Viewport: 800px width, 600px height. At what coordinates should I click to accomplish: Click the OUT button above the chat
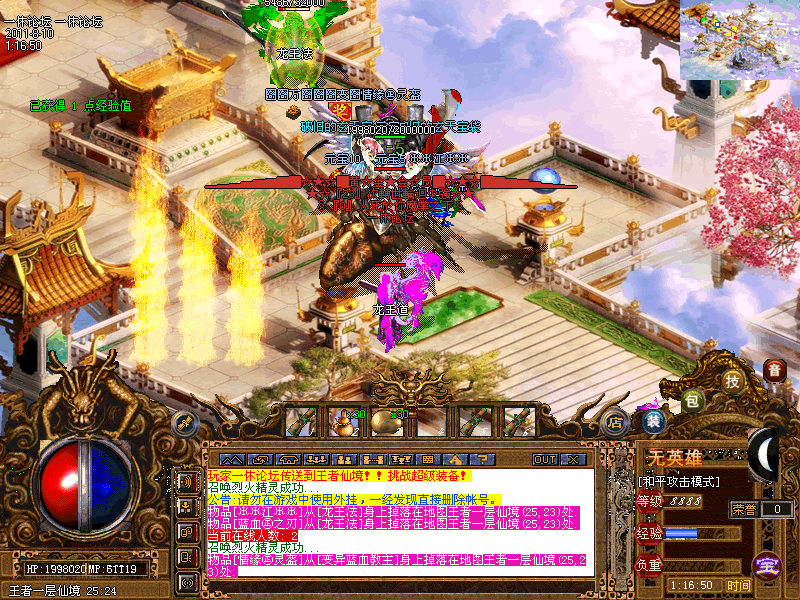[x=544, y=459]
